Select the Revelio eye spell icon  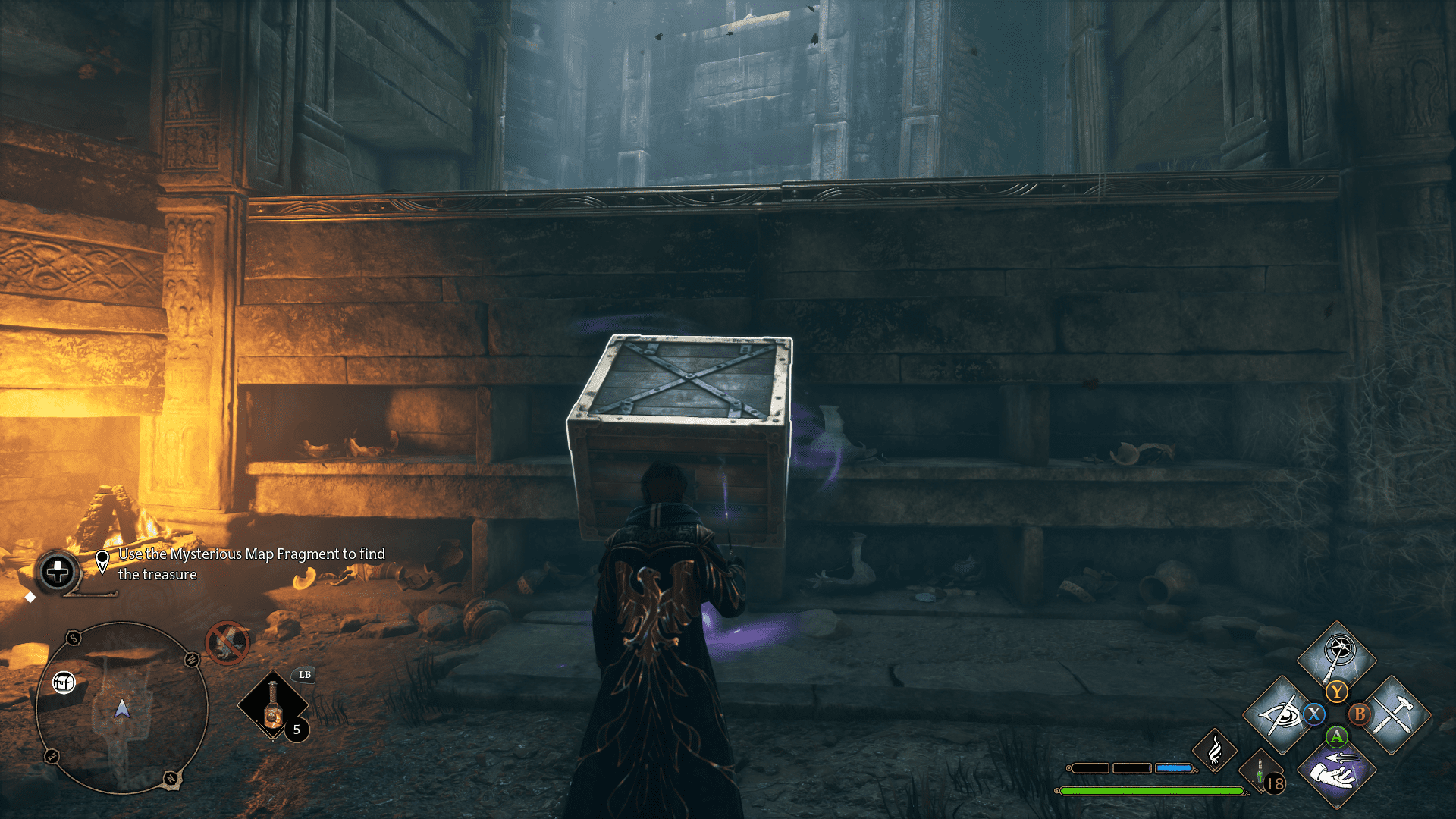1281,716
